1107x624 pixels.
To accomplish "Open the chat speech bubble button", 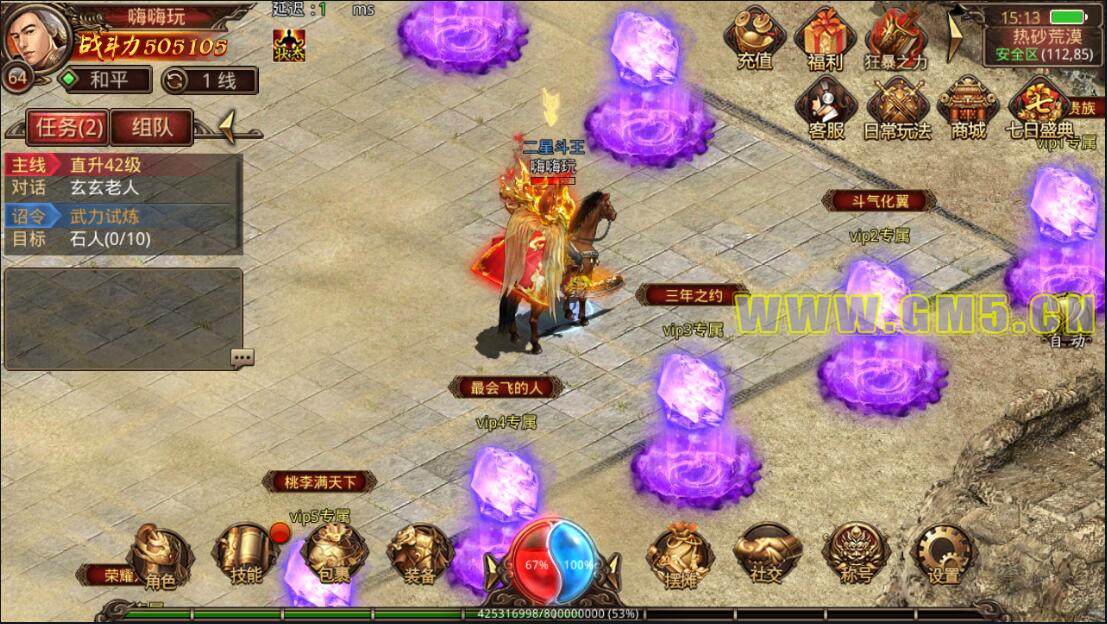I will (x=242, y=357).
